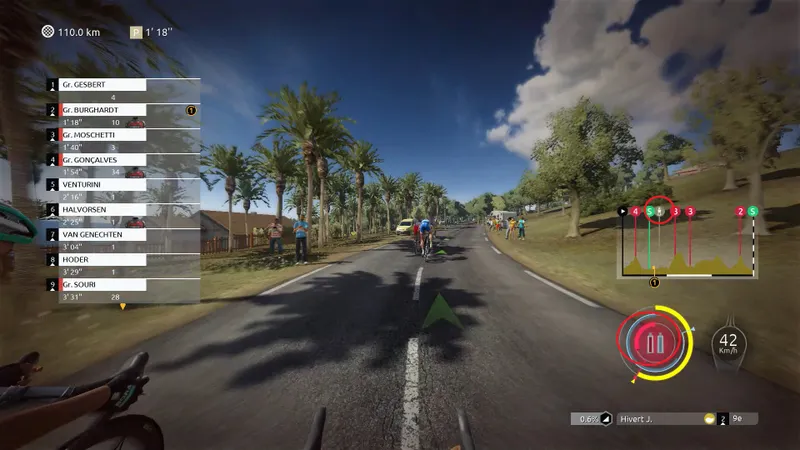Image resolution: width=800 pixels, height=450 pixels.
Task: Click the feed bottles icon in the effort gauge
Action: click(x=655, y=345)
